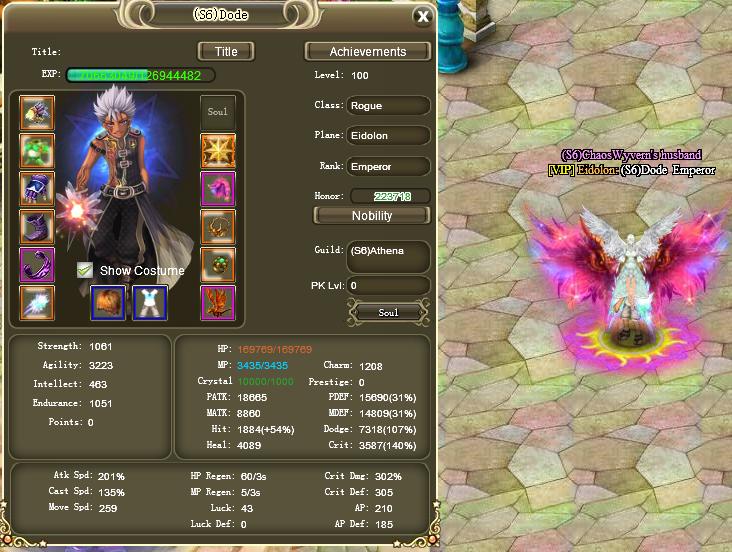
Task: Select the orange hair costume slot
Action: pos(108,302)
